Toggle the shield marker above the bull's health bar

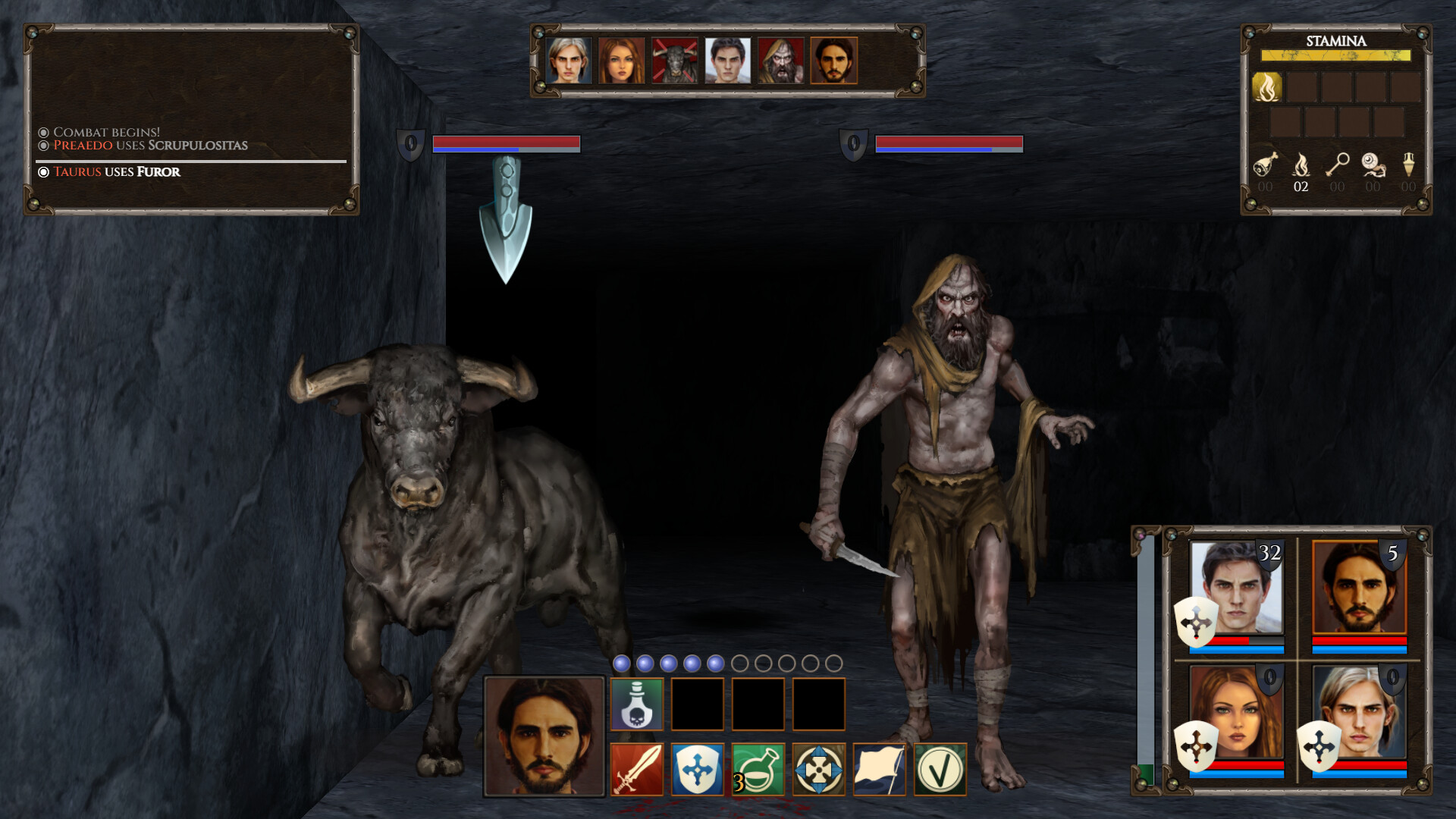click(412, 144)
